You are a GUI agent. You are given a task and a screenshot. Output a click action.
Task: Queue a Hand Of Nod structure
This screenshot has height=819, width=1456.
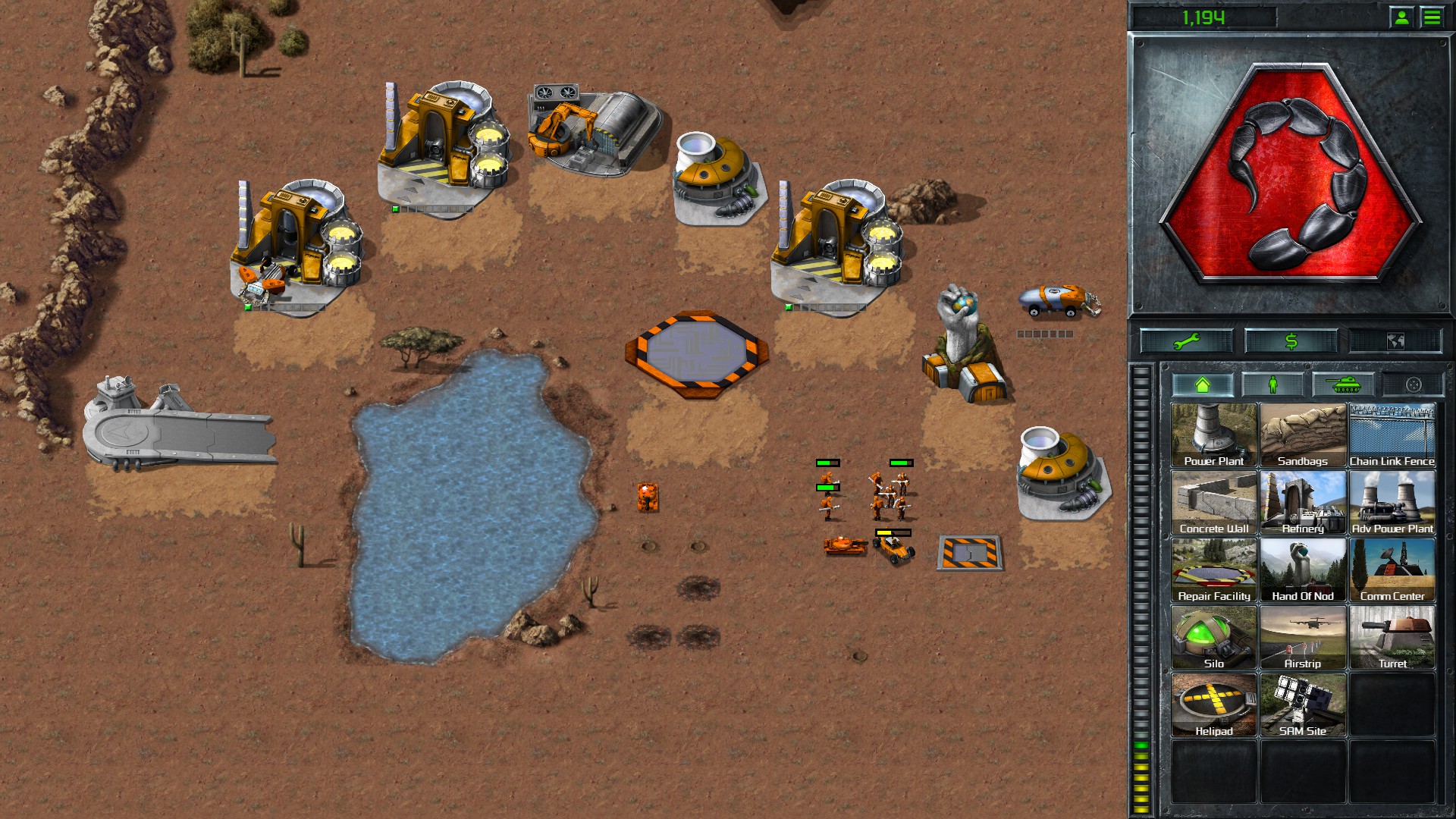[x=1303, y=568]
